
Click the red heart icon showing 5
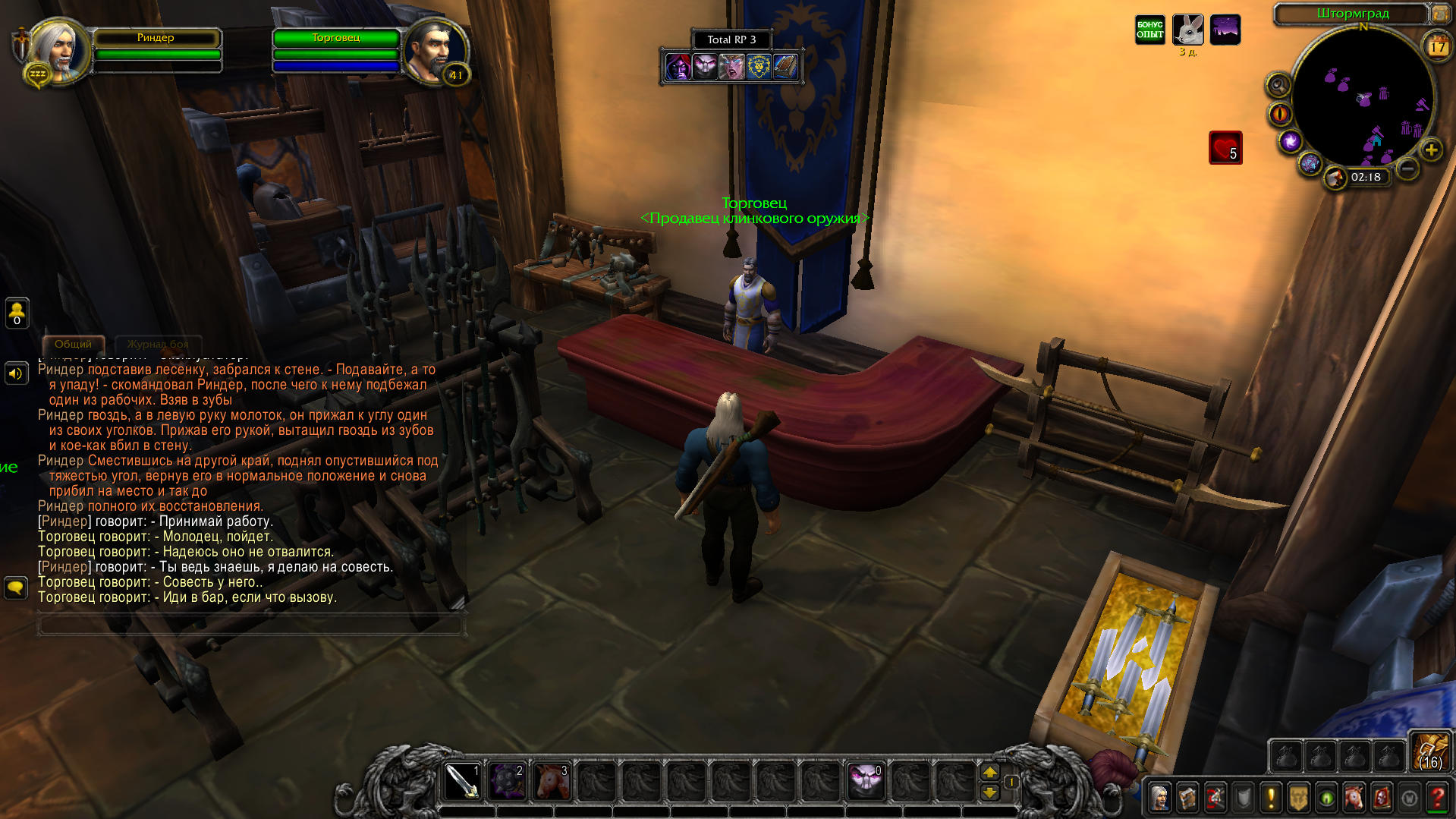pos(1225,148)
